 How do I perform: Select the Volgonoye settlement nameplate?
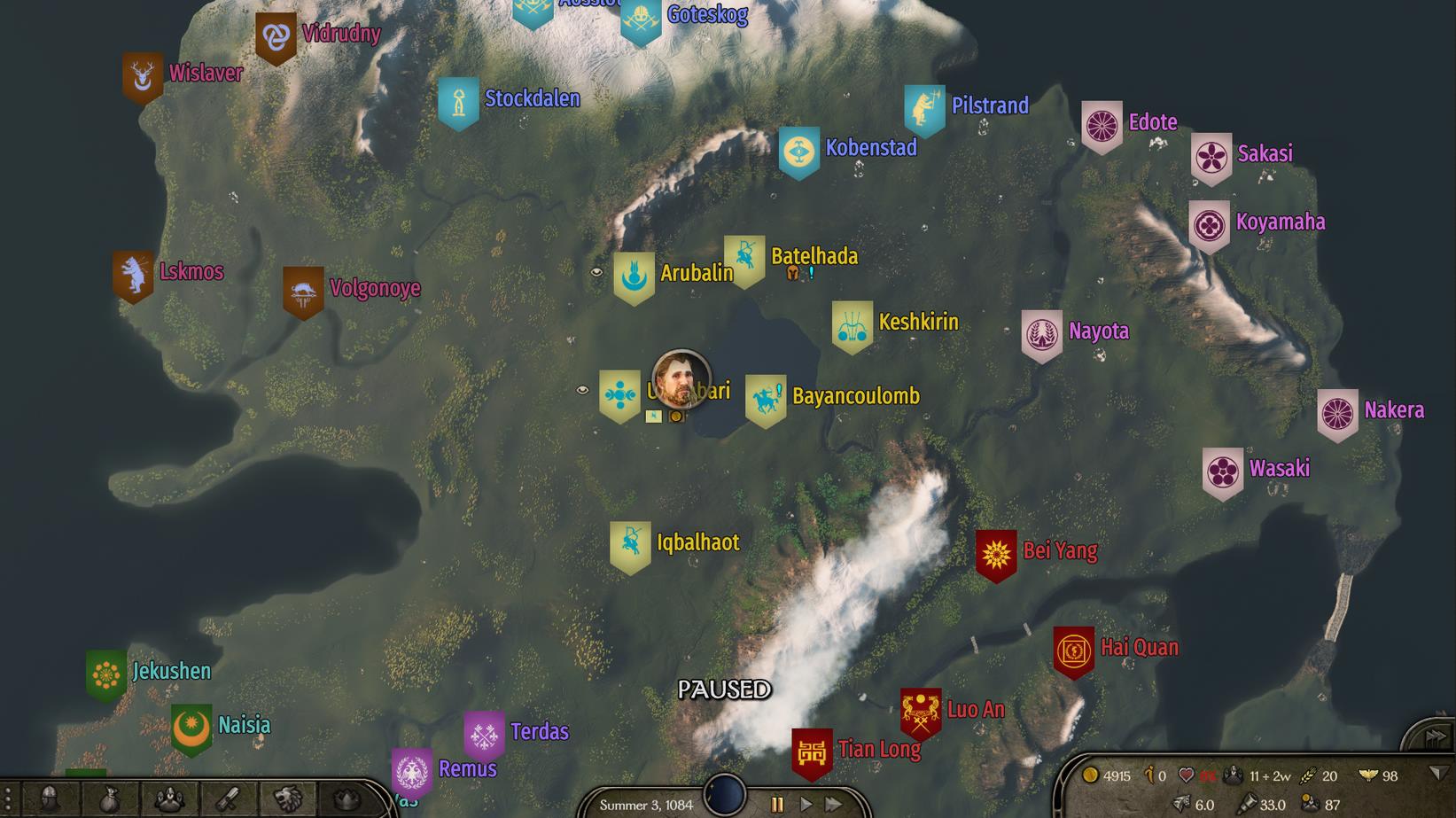(375, 288)
